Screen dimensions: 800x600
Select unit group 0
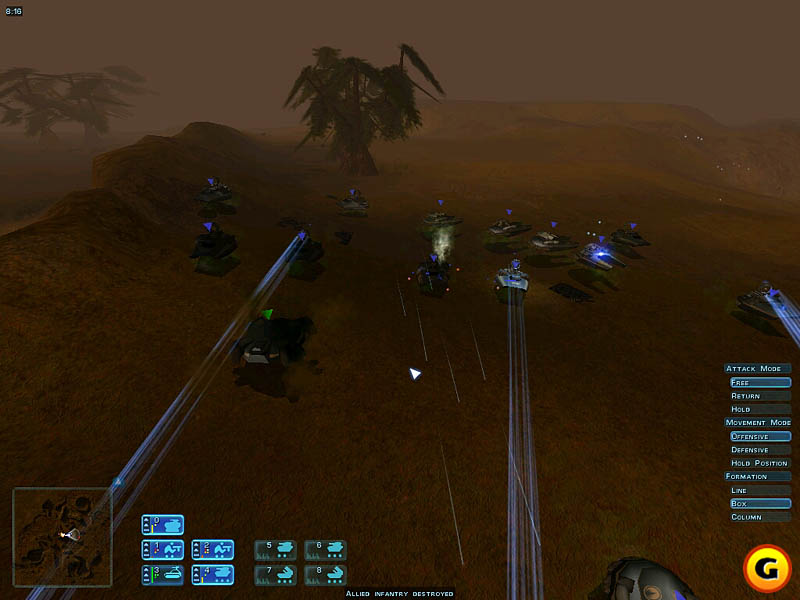point(162,524)
